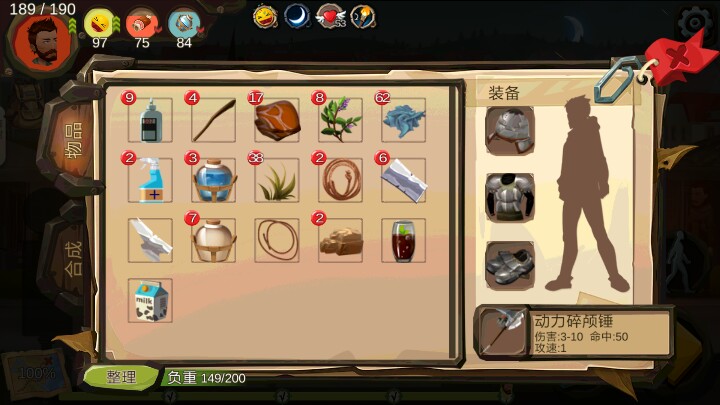
Task: Select the blue water jar item
Action: click(213, 180)
